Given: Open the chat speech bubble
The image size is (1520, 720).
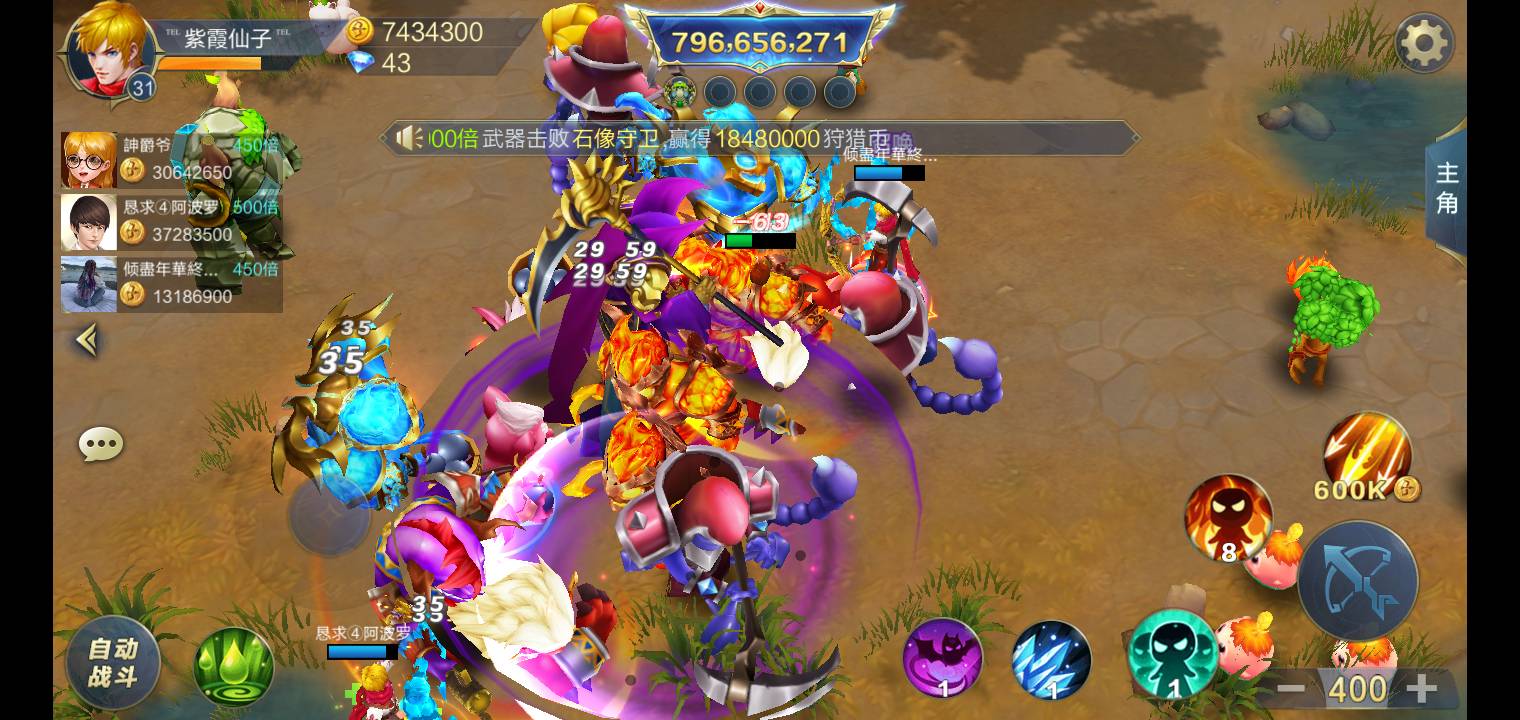Looking at the screenshot, I should point(101,444).
